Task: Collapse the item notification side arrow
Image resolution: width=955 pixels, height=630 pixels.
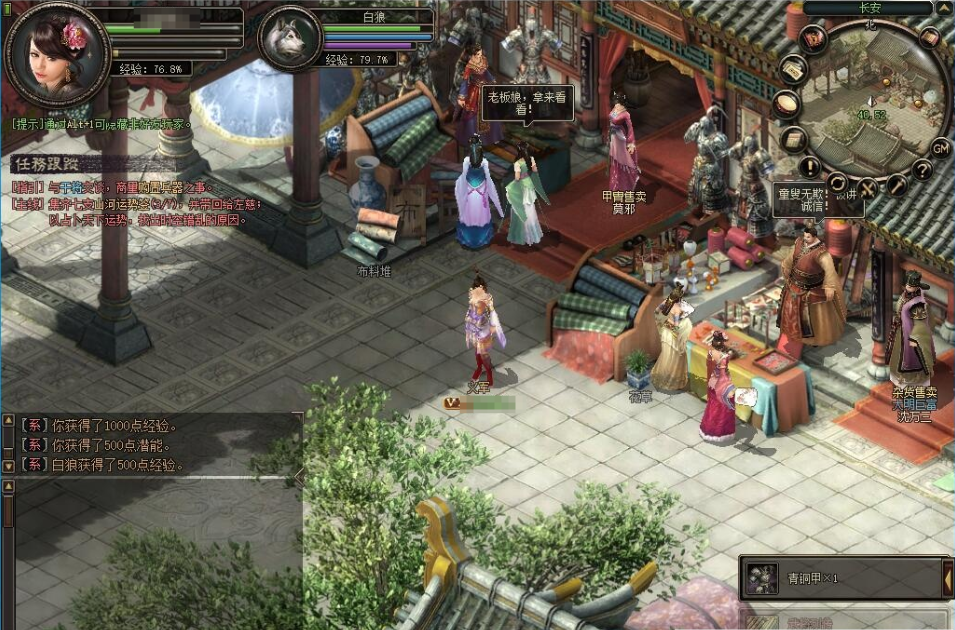Action: tap(948, 578)
